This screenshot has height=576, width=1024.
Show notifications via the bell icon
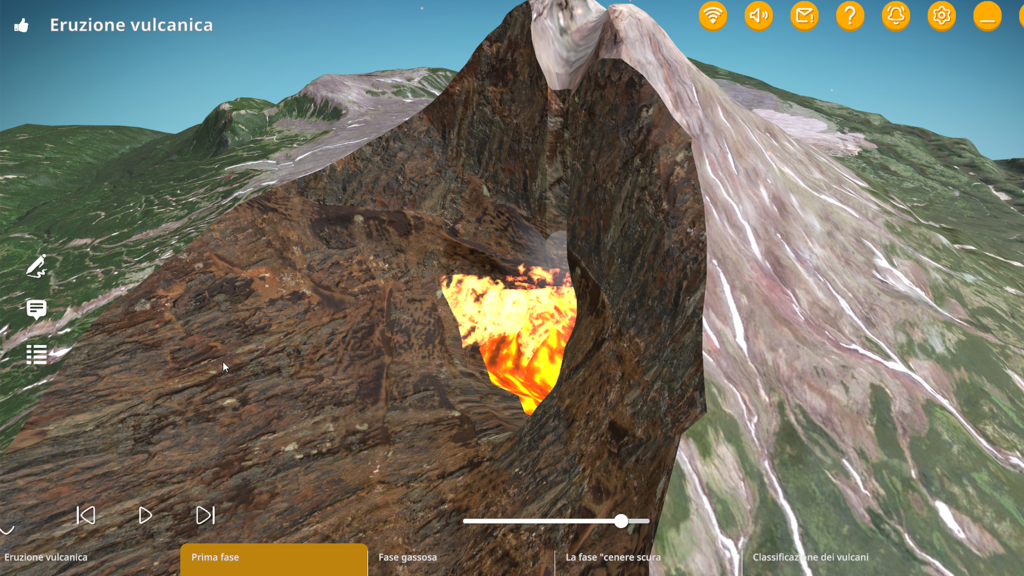[896, 15]
